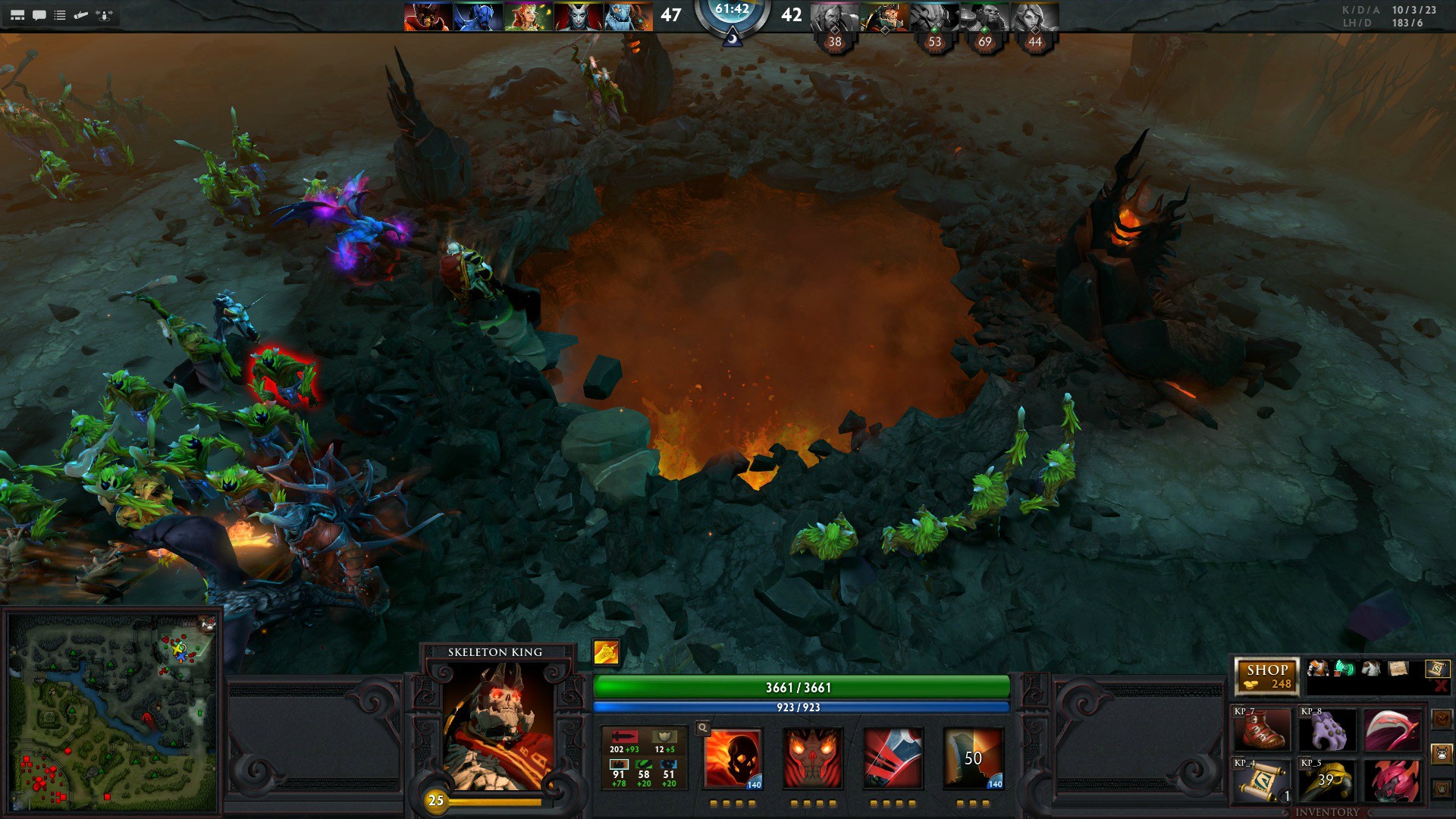This screenshot has width=1456, height=819.
Task: Open the dashboard from the top-left bar
Action: coord(17,15)
